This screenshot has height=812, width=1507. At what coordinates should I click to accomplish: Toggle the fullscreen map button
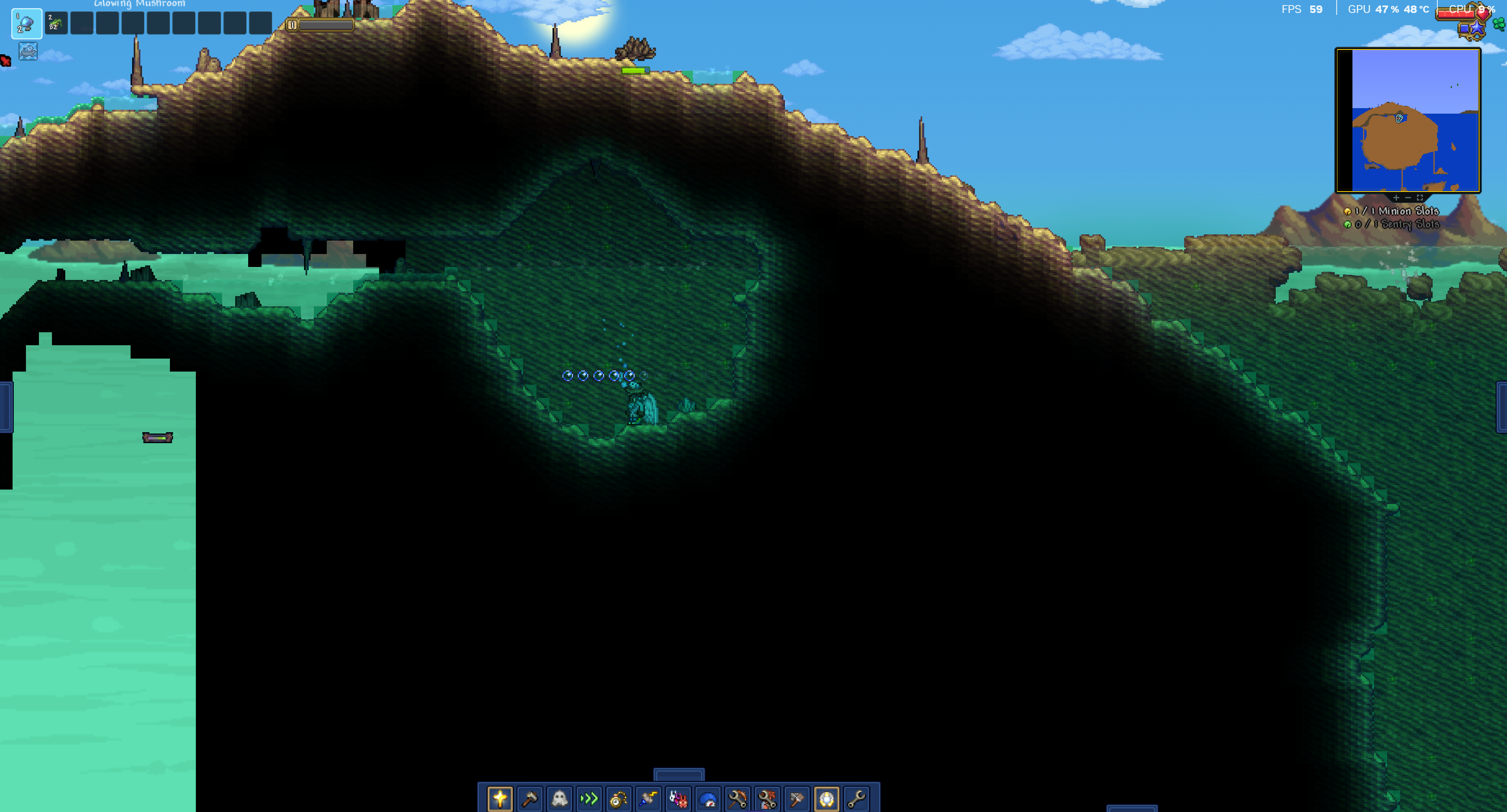[x=1420, y=198]
